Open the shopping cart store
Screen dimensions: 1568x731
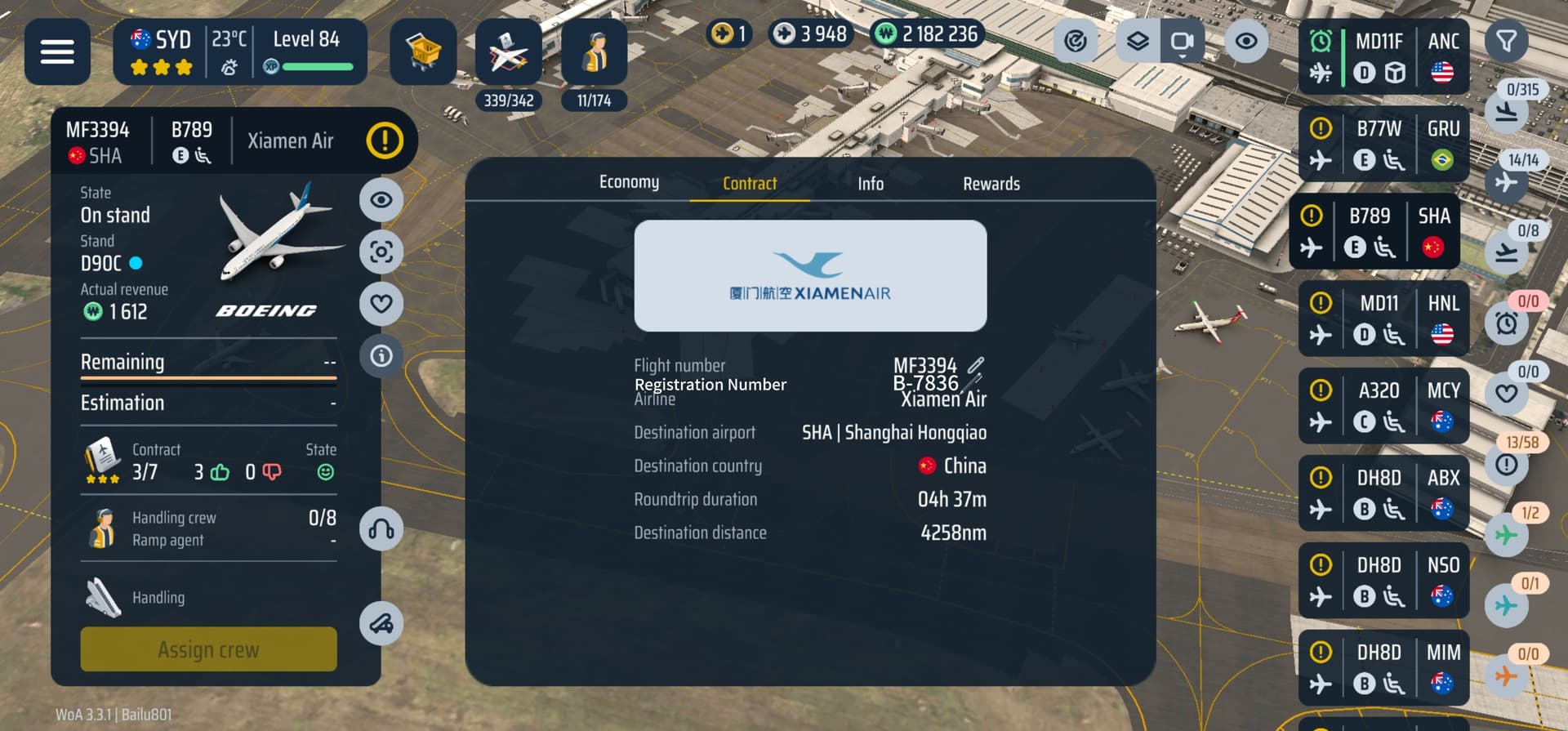[x=423, y=51]
